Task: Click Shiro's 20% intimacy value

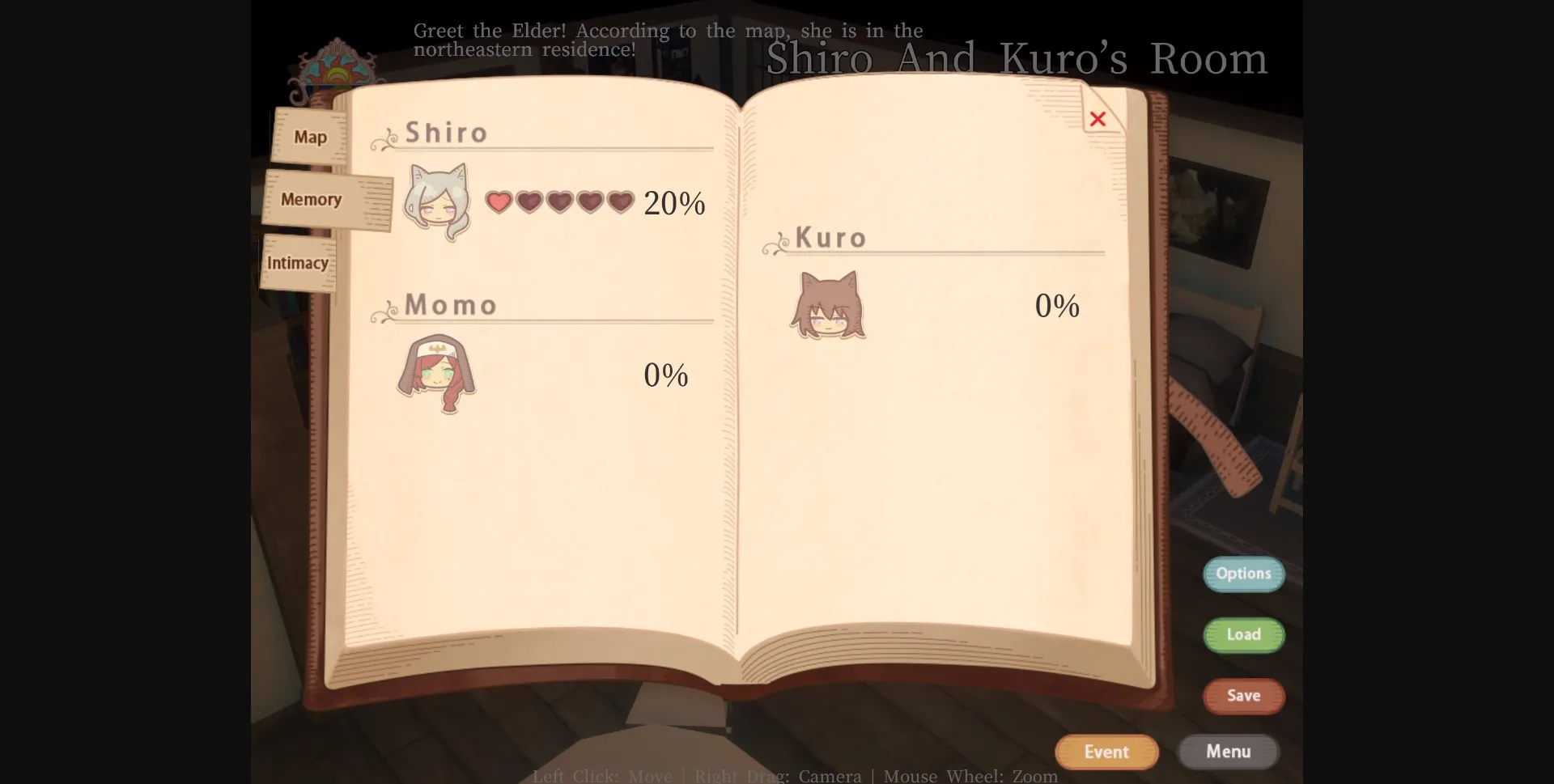Action: point(674,204)
